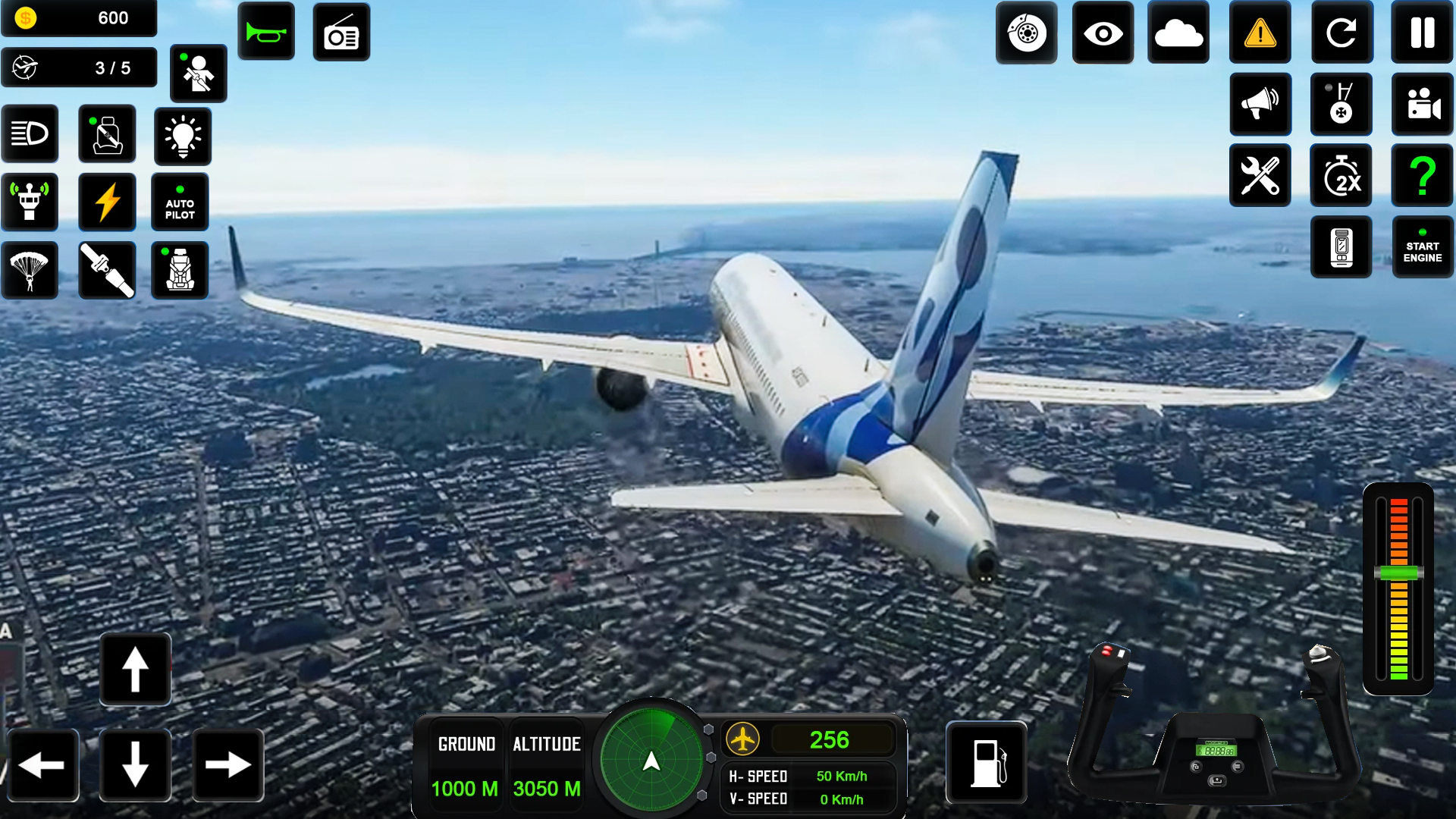This screenshot has height=819, width=1456.
Task: Open the warning alerts panel
Action: coord(1260,32)
